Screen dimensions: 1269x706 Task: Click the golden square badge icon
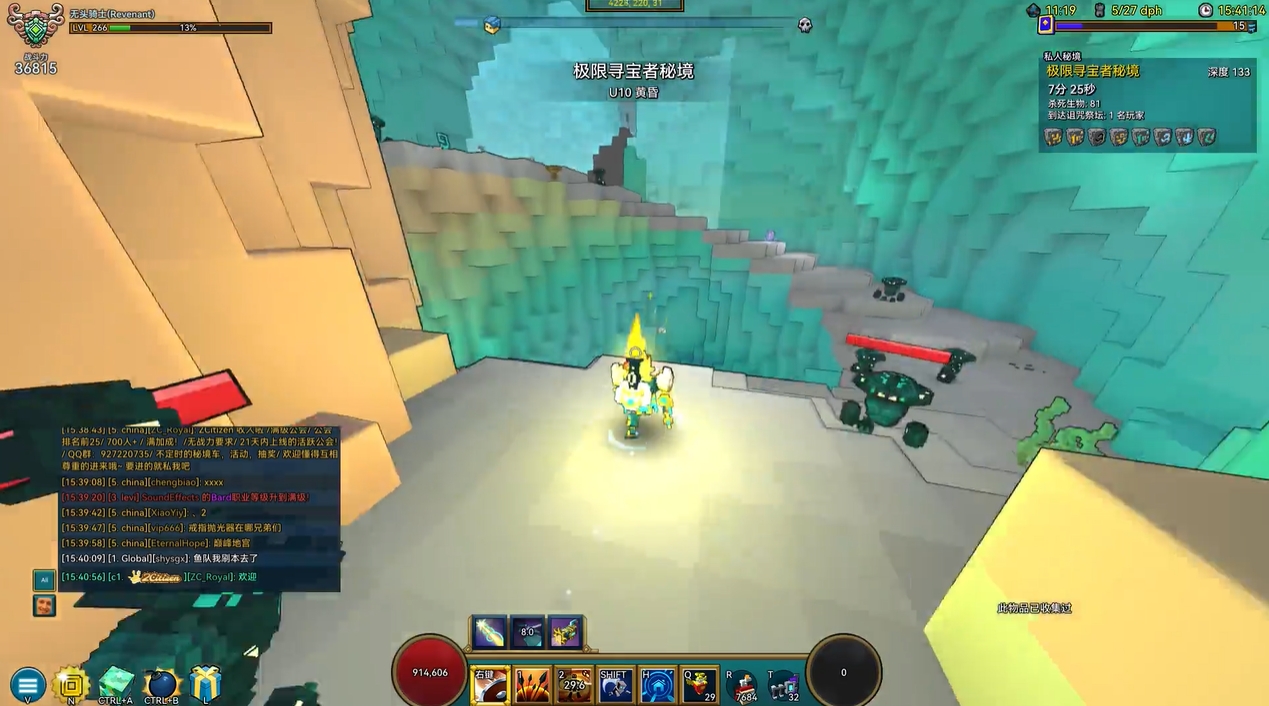click(71, 684)
